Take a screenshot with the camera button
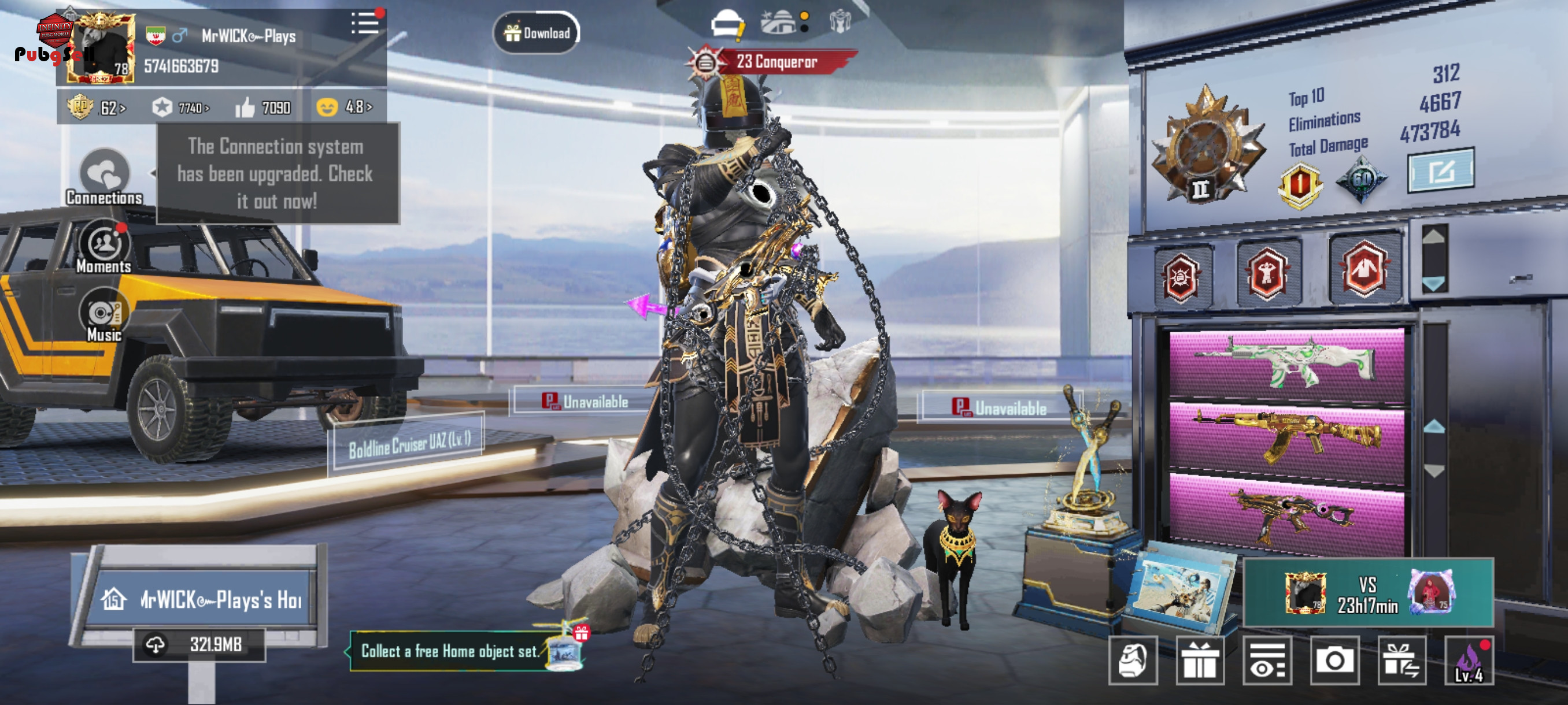 coord(1334,661)
